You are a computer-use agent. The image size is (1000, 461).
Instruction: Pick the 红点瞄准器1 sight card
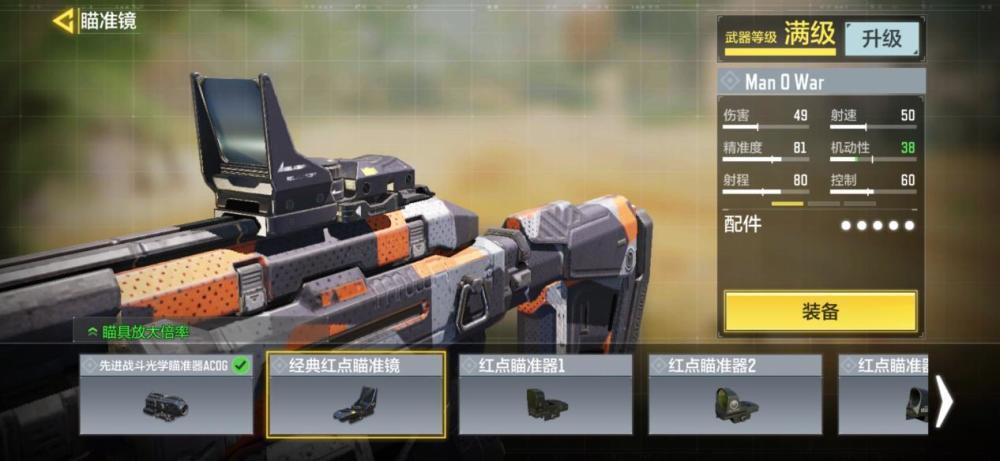coord(545,395)
